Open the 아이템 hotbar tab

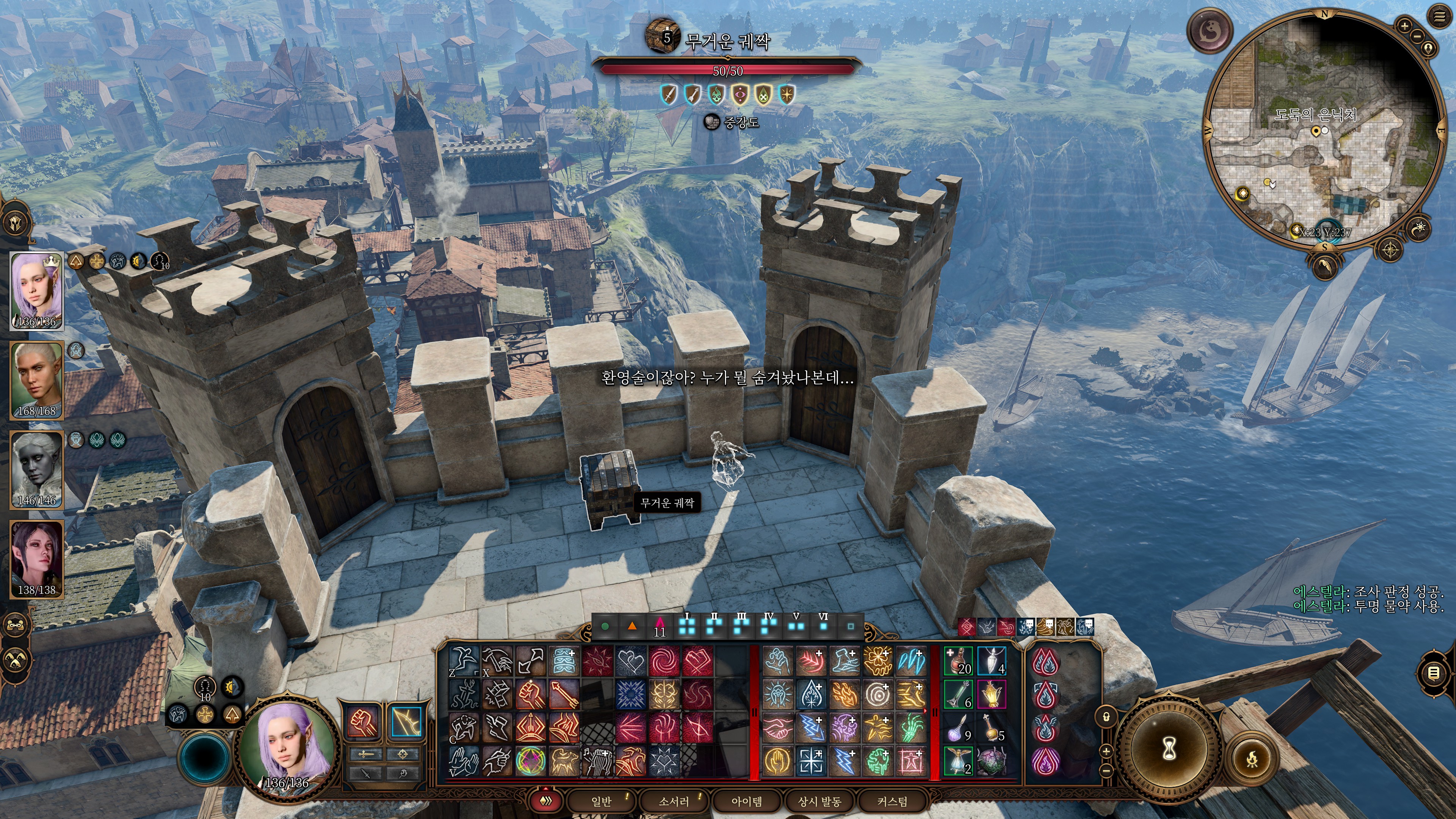pos(747,802)
